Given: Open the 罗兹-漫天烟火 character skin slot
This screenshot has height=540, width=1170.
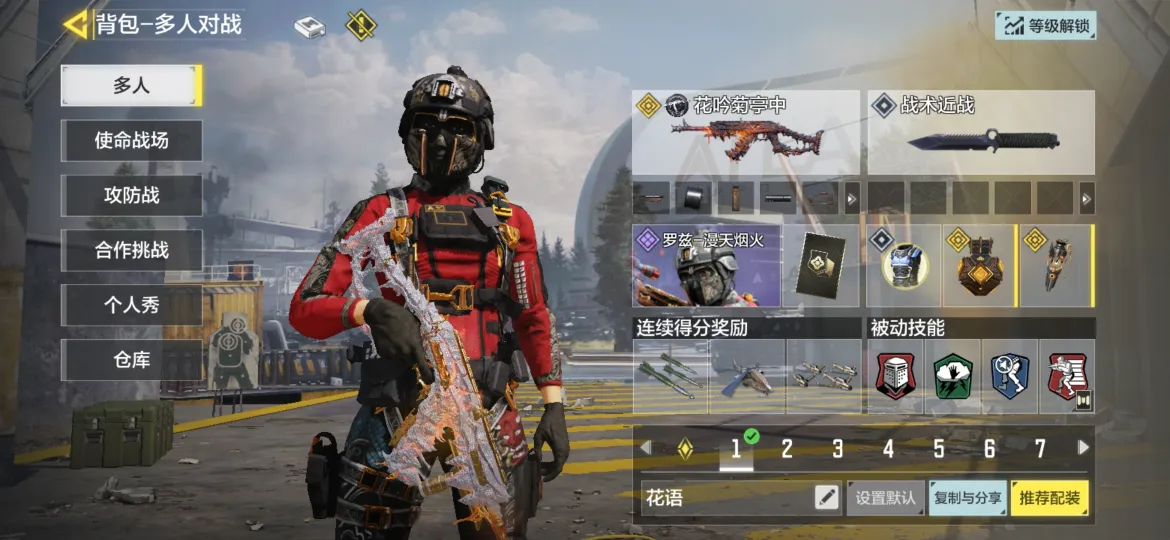Looking at the screenshot, I should [707, 265].
